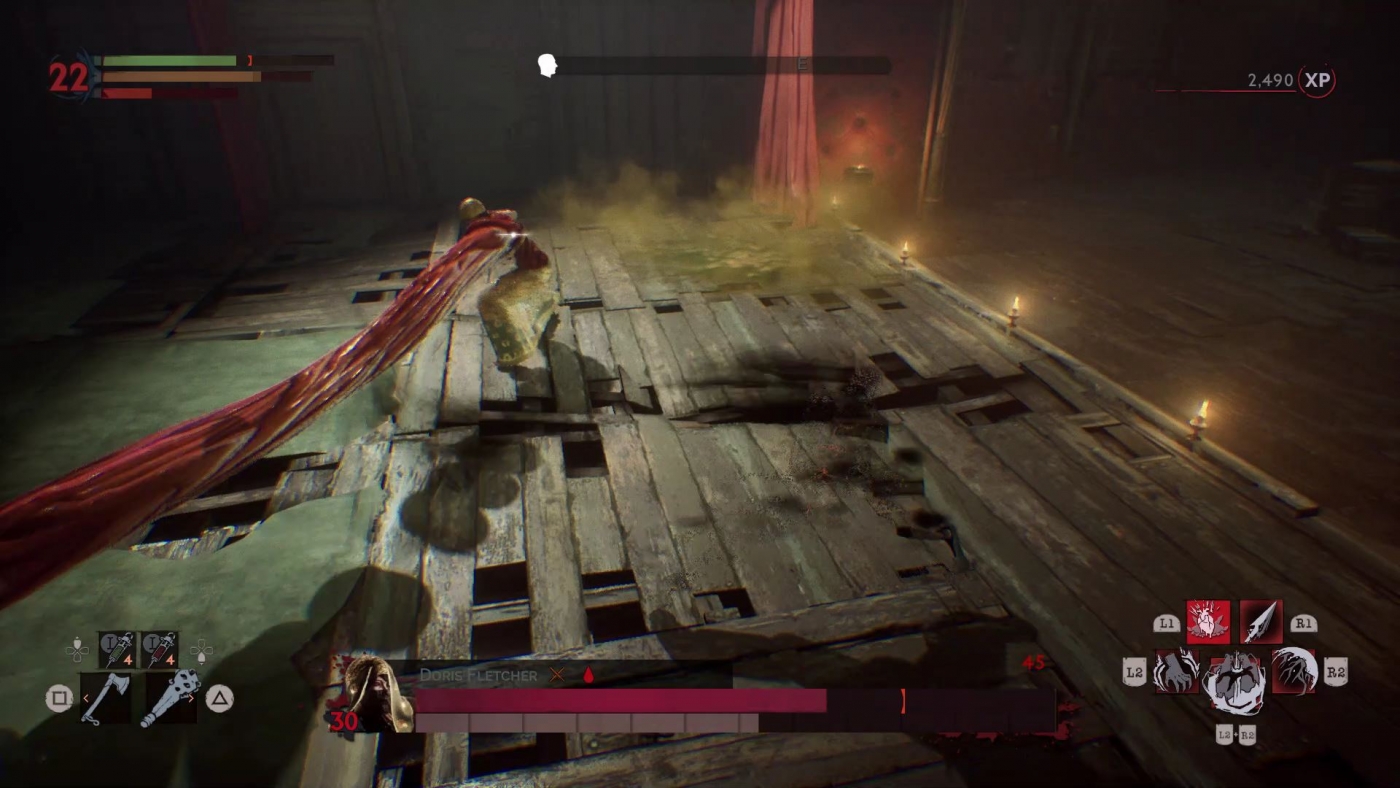Activate the Blood Spear ability beside R1
Viewport: 1400px width, 788px height.
pos(1262,622)
